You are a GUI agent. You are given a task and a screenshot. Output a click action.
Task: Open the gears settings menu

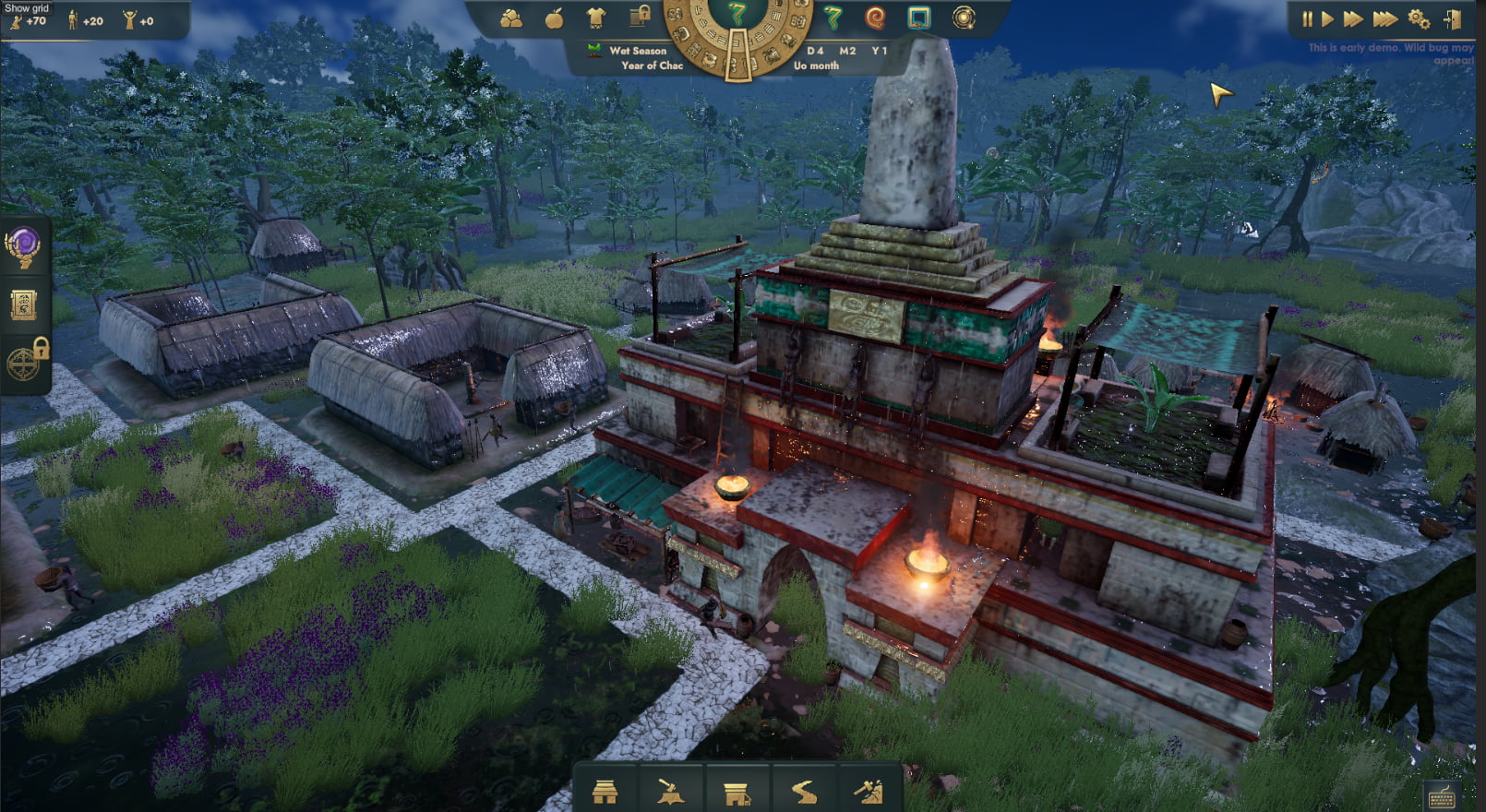point(1419,18)
